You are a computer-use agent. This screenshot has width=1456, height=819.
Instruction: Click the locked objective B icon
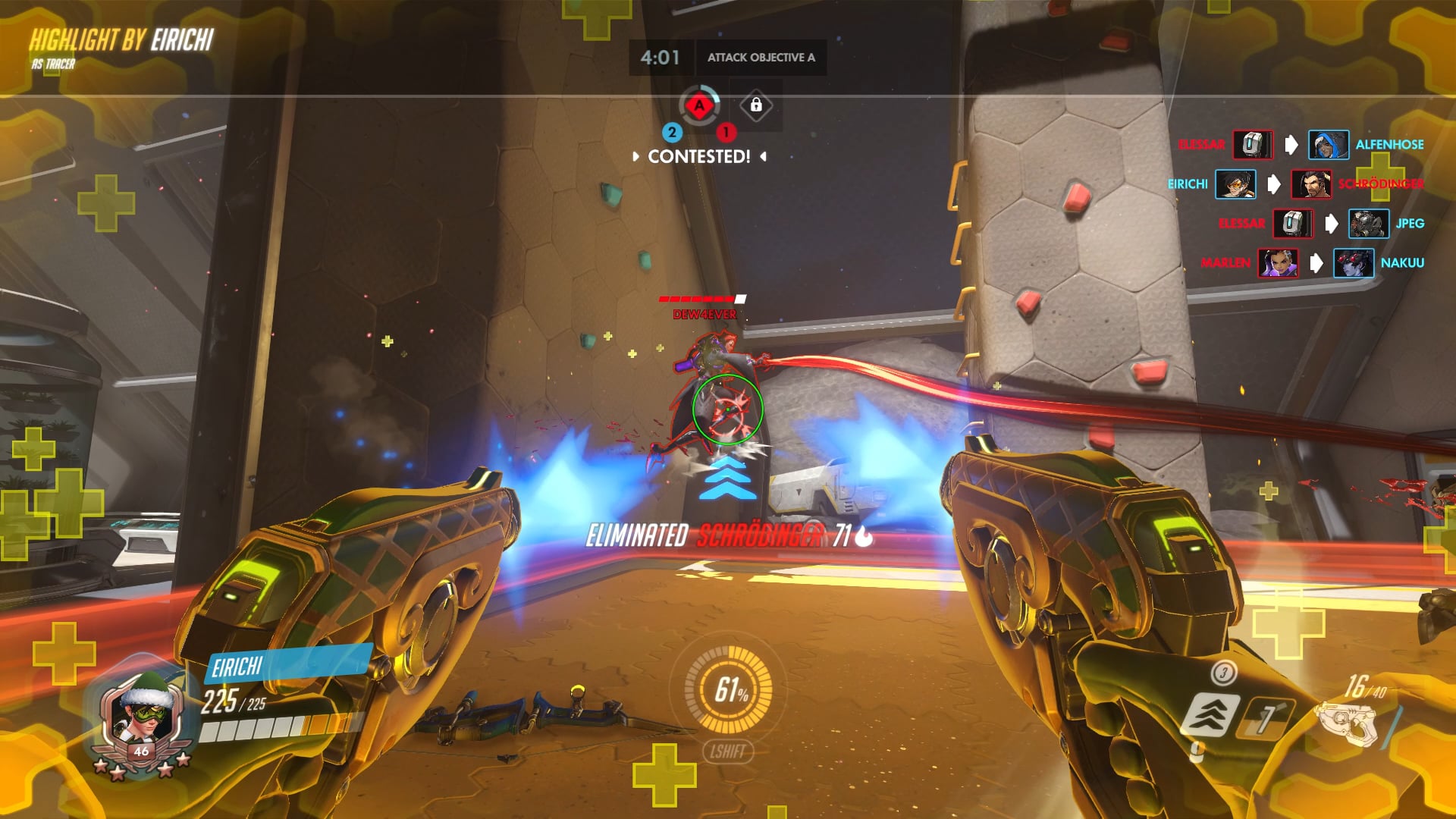click(755, 105)
